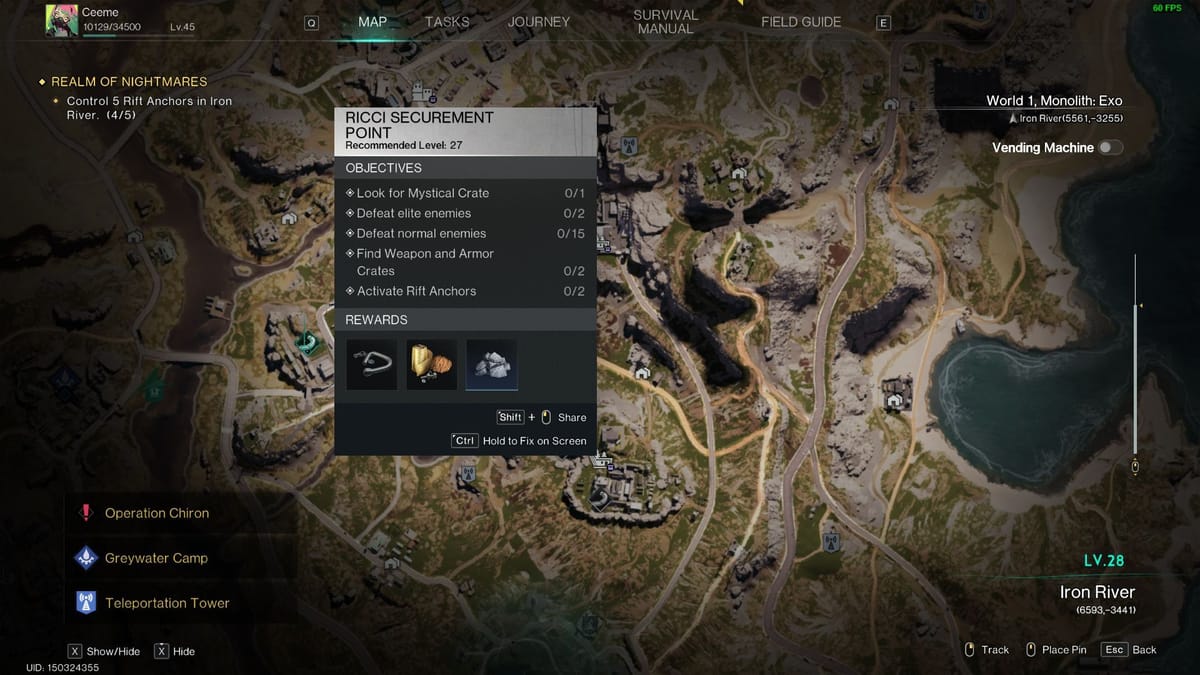
Task: Select the Map tab
Action: click(373, 22)
